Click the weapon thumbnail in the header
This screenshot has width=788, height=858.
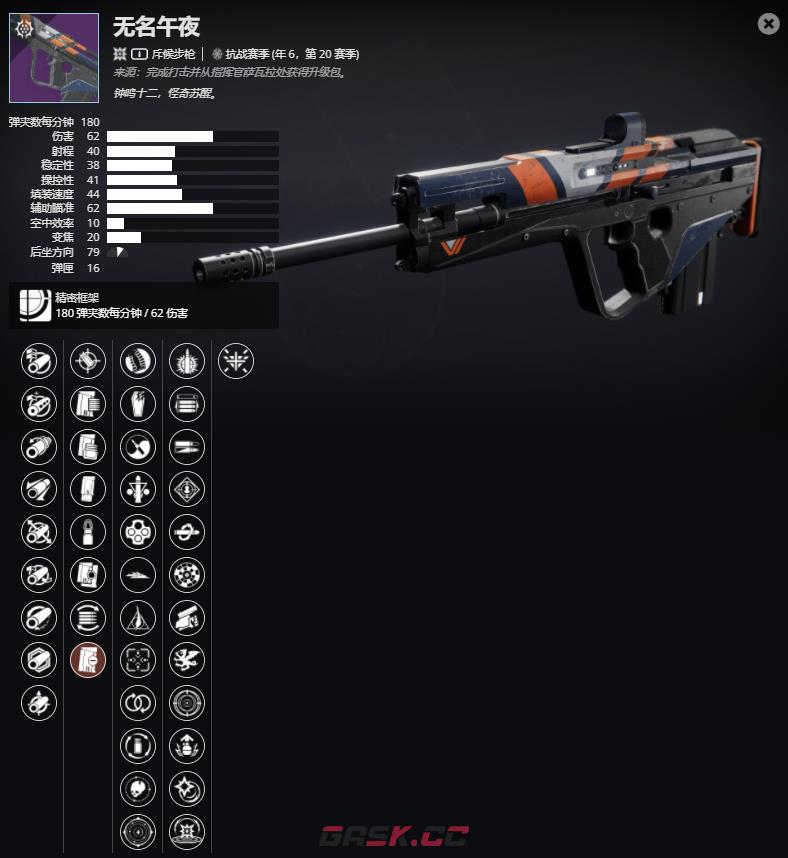point(54,58)
